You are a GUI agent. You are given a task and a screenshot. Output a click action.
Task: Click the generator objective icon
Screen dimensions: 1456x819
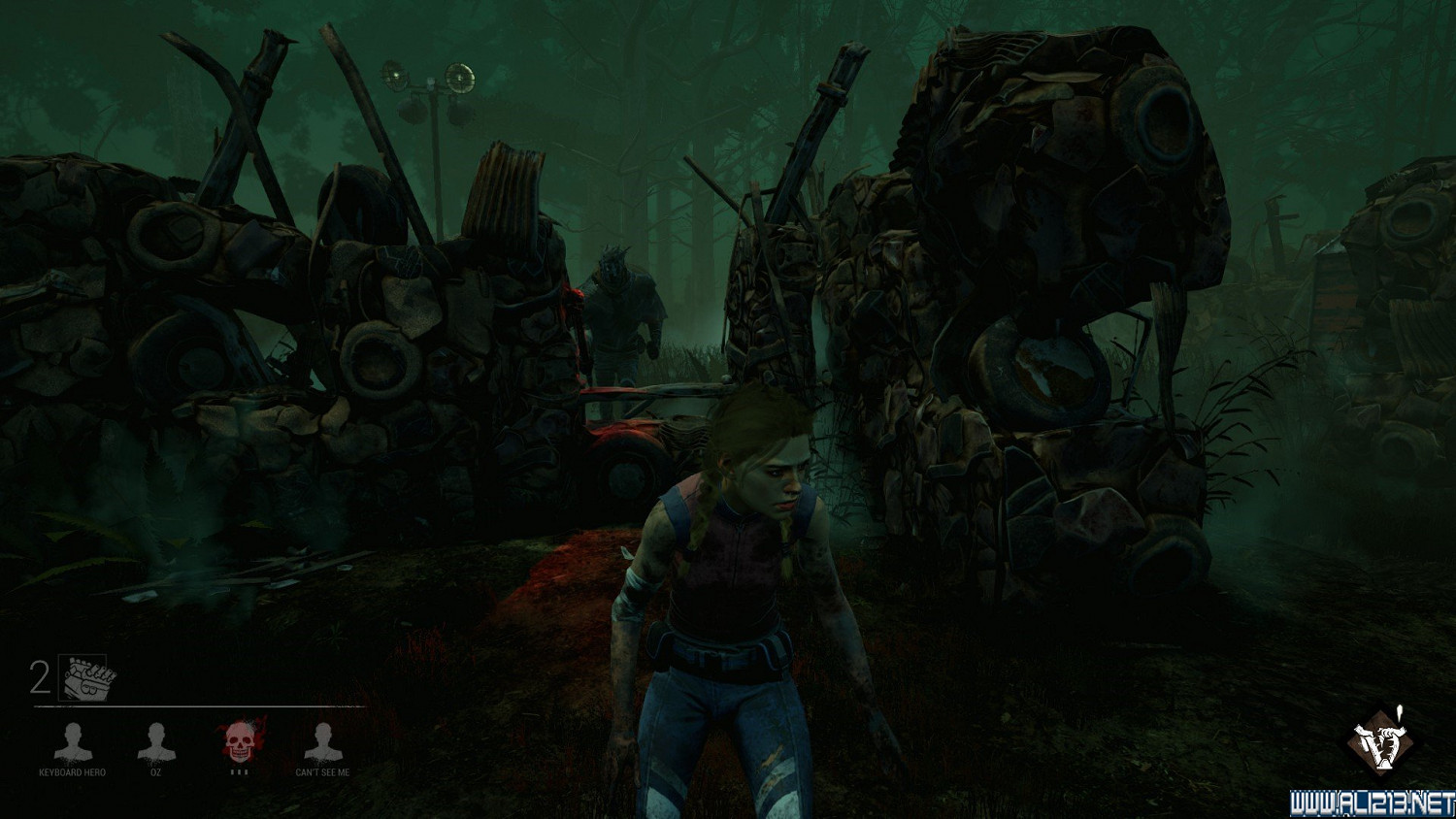(88, 677)
